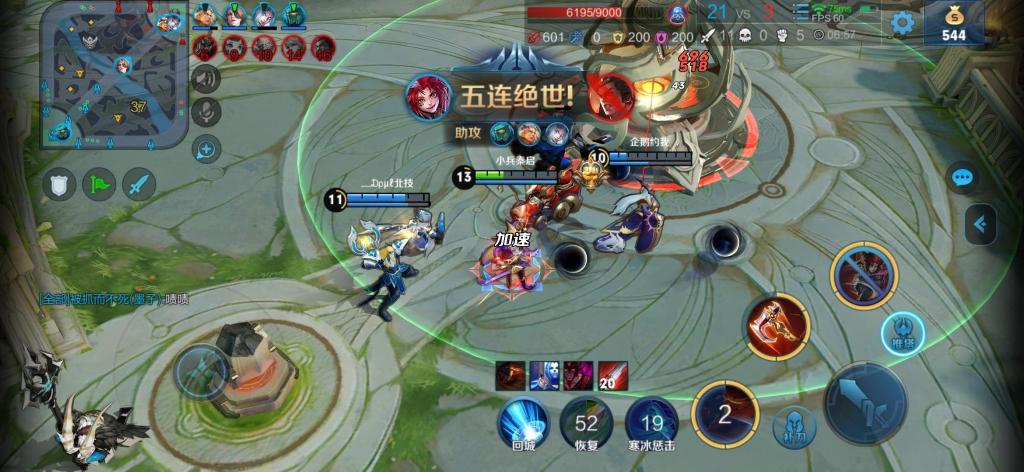Screen dimensions: 1024x472
Task: Select the 推塔 tower attack button
Action: click(x=902, y=332)
